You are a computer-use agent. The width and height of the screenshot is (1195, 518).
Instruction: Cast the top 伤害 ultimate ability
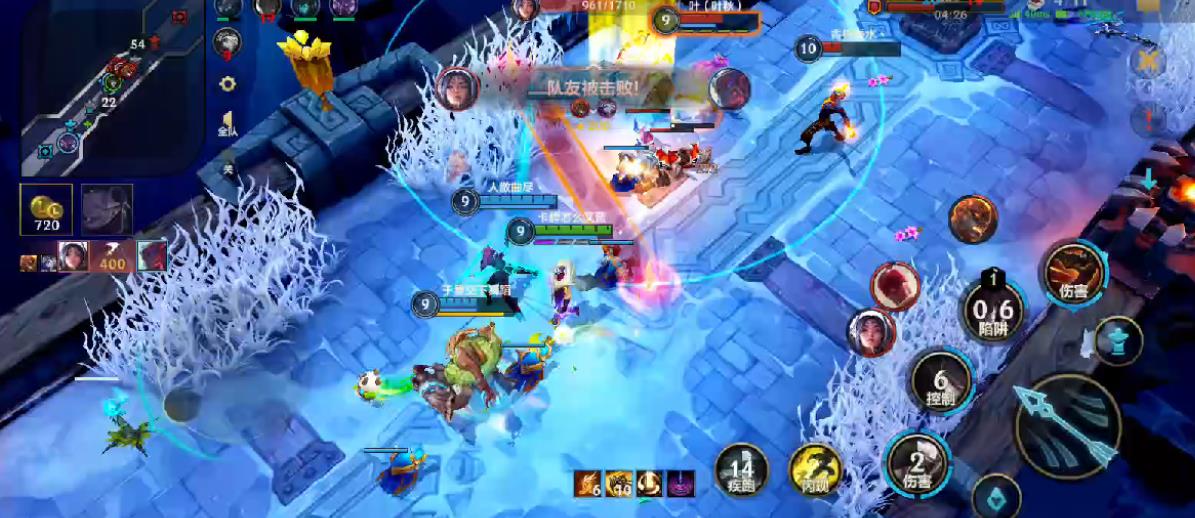coord(1074,272)
